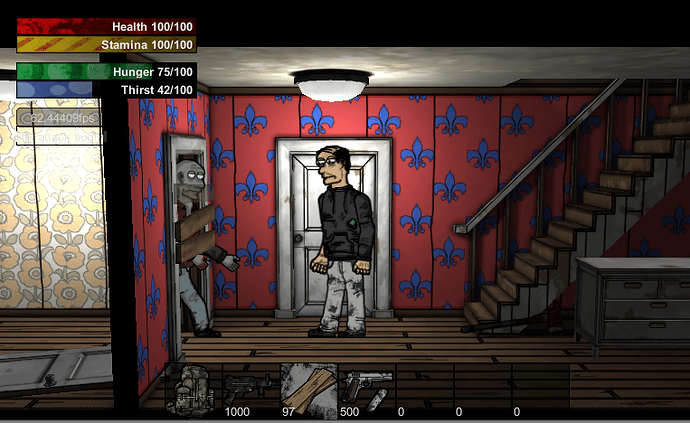Image resolution: width=690 pixels, height=423 pixels.
Task: Click the faint button below the fps counter
Action: [x=58, y=137]
